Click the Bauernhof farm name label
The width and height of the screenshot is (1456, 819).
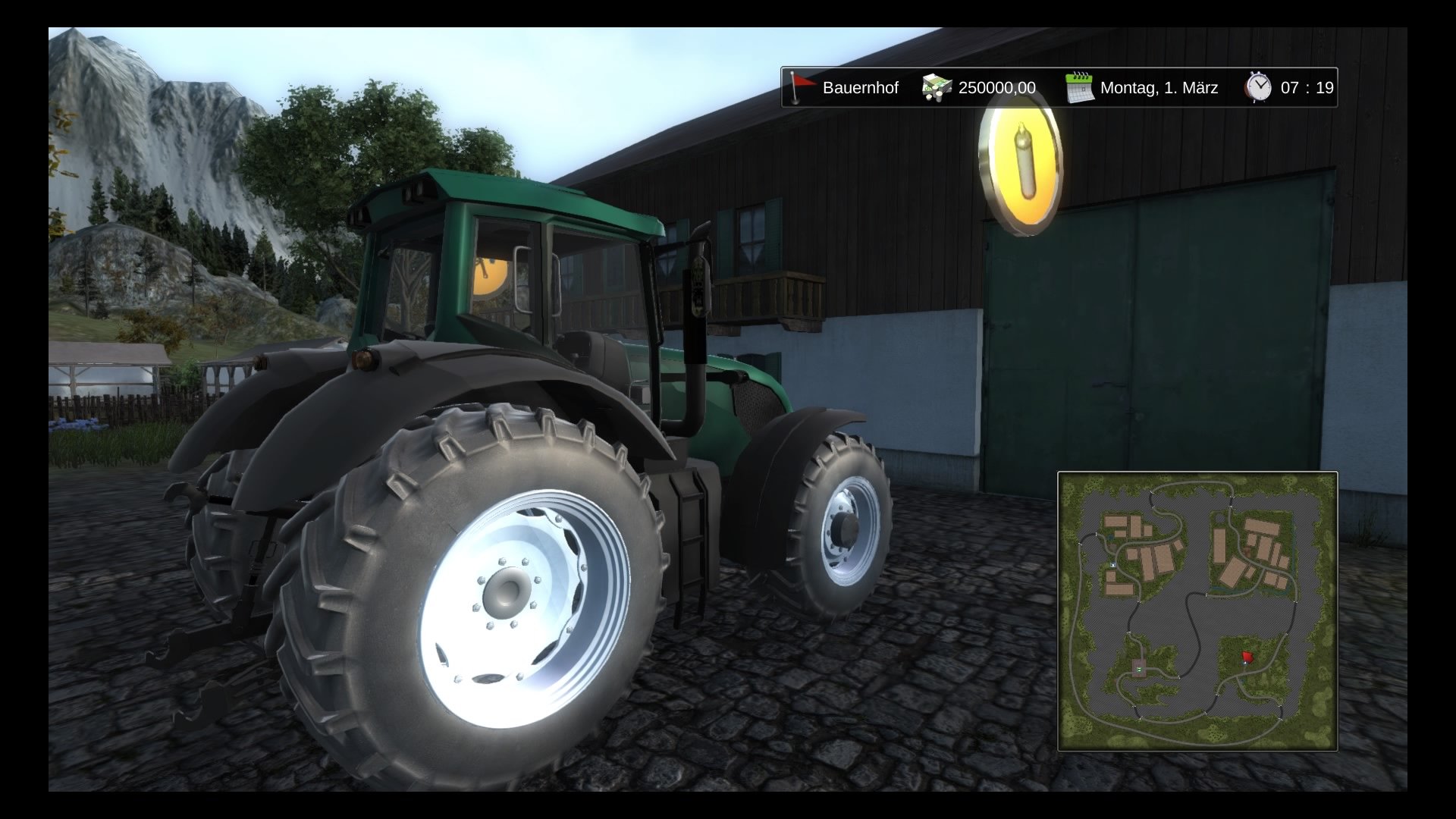pyautogui.click(x=861, y=87)
